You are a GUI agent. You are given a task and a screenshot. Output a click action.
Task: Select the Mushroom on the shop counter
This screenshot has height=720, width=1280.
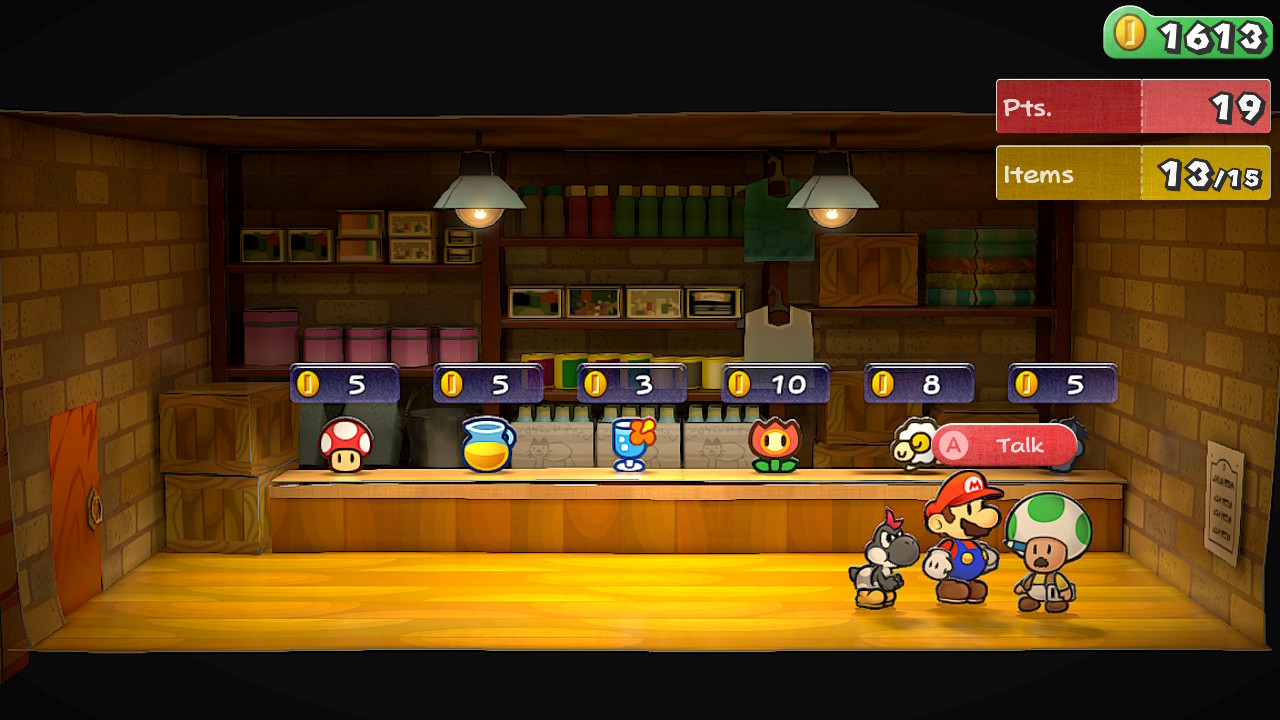point(346,445)
